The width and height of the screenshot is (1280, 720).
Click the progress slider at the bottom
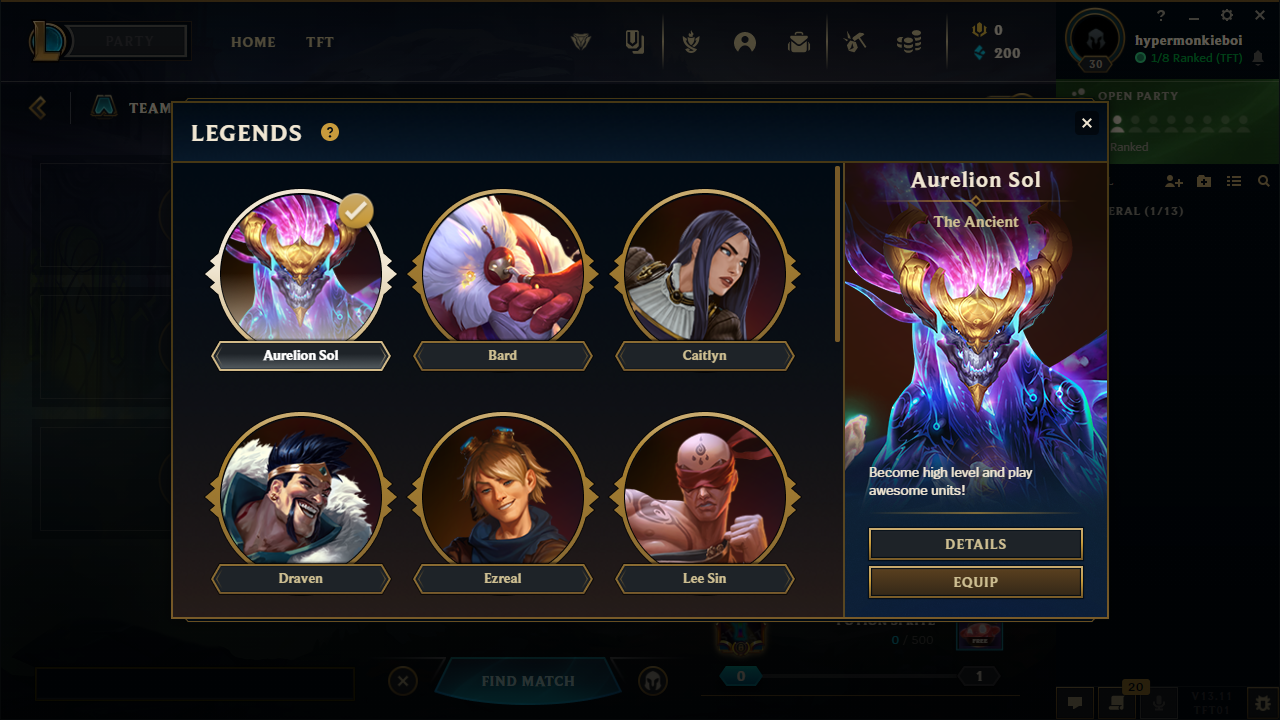click(x=858, y=676)
